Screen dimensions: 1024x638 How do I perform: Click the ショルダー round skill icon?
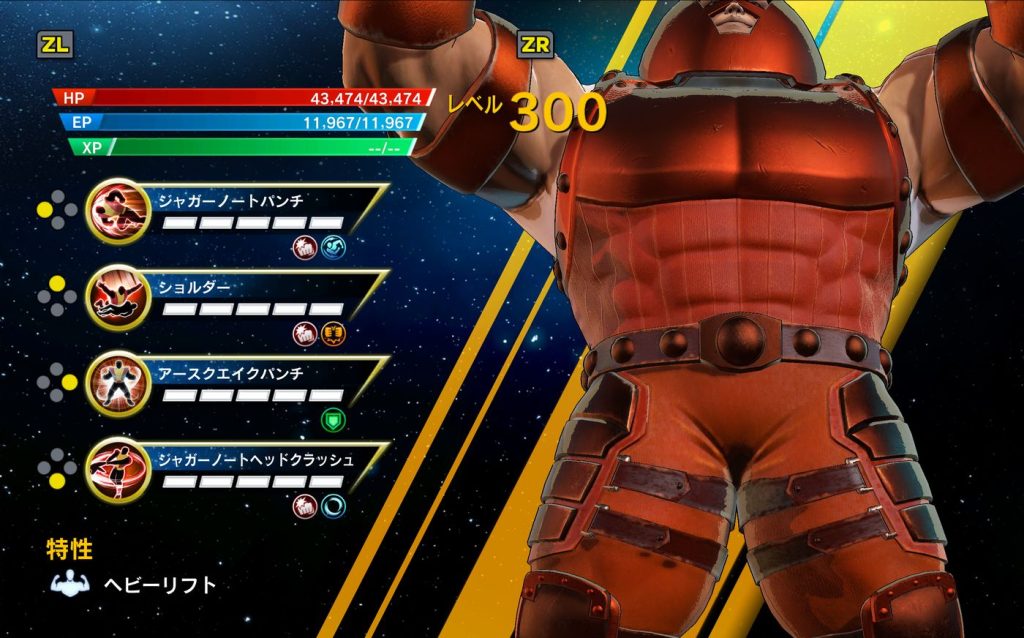pos(117,297)
